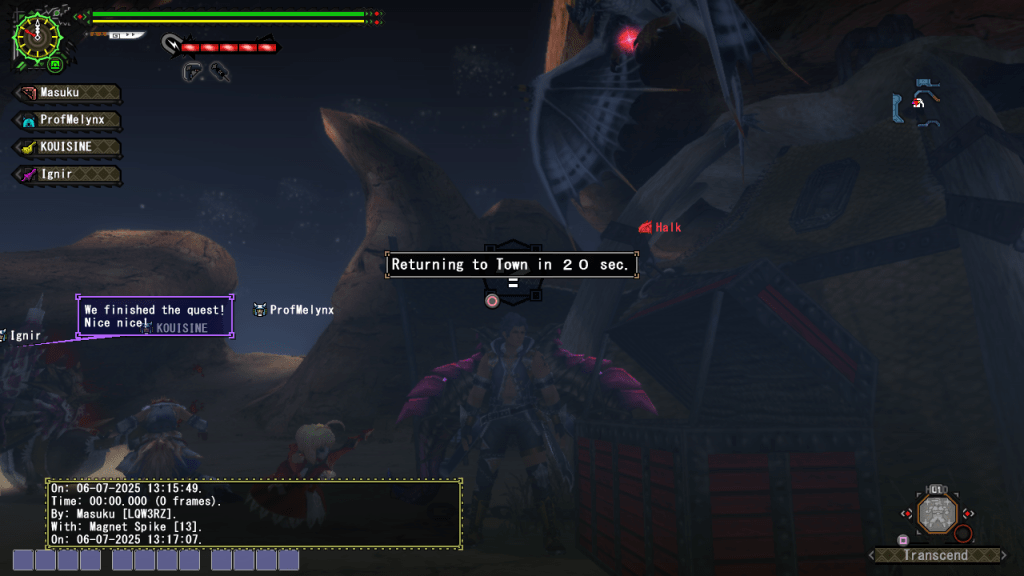Click the Transcend item name label
The width and height of the screenshot is (1024, 576).
936,555
